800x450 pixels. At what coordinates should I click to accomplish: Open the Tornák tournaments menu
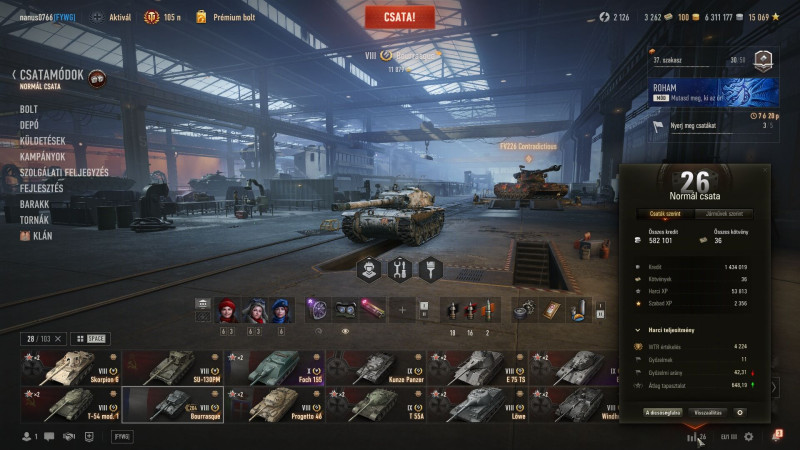pyautogui.click(x=35, y=220)
